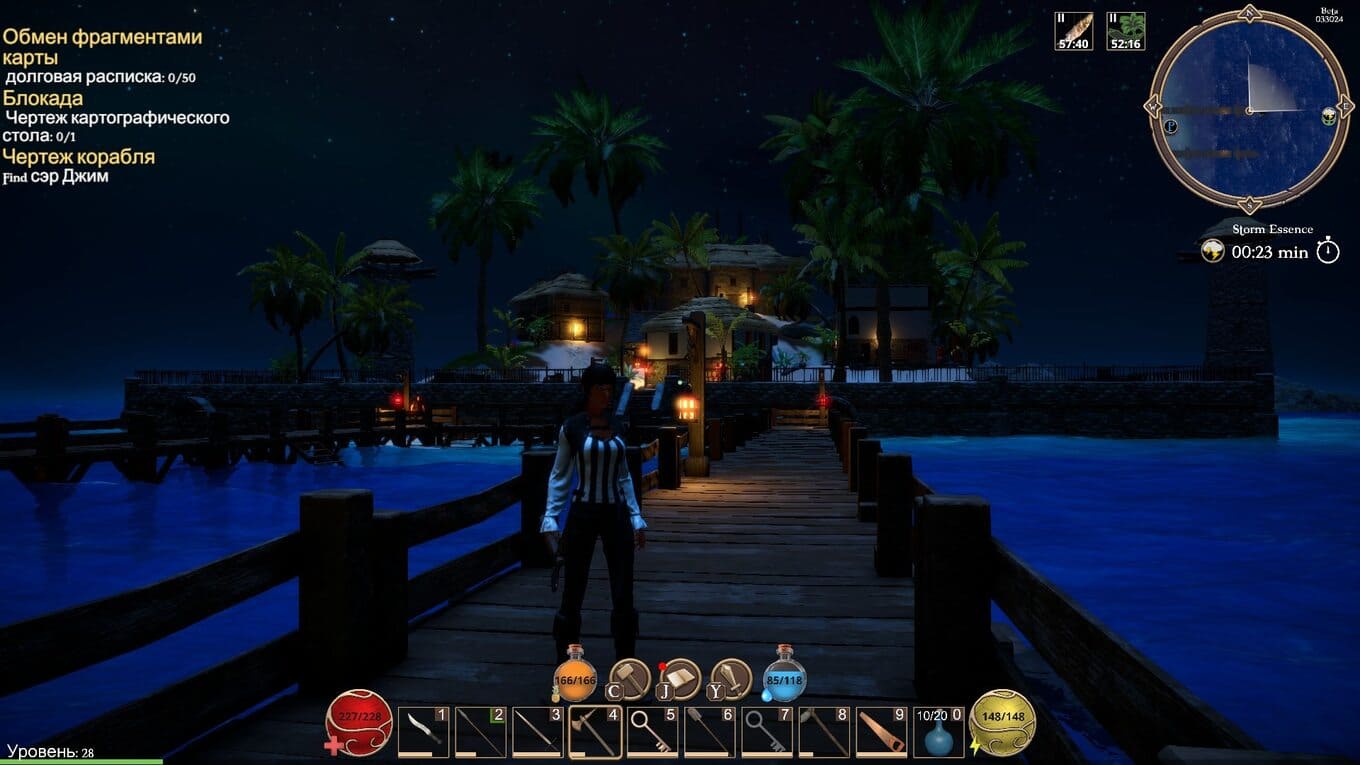Select the grey key in slot 7
Image resolution: width=1360 pixels, height=765 pixels.
(768, 732)
